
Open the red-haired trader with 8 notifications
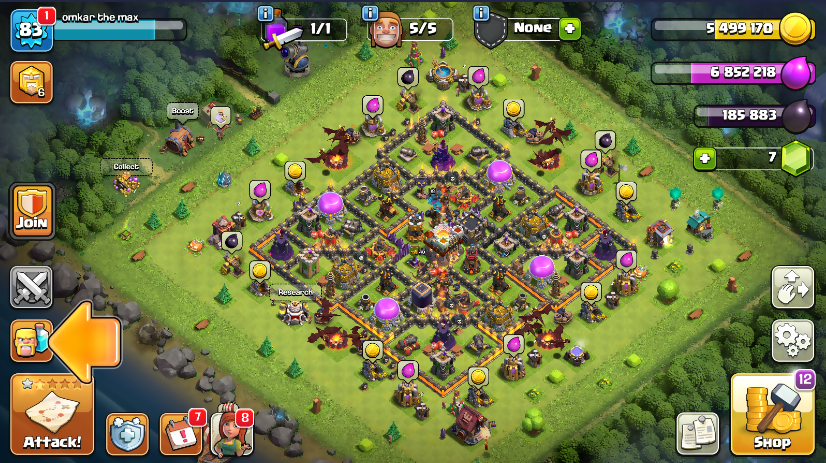230,433
